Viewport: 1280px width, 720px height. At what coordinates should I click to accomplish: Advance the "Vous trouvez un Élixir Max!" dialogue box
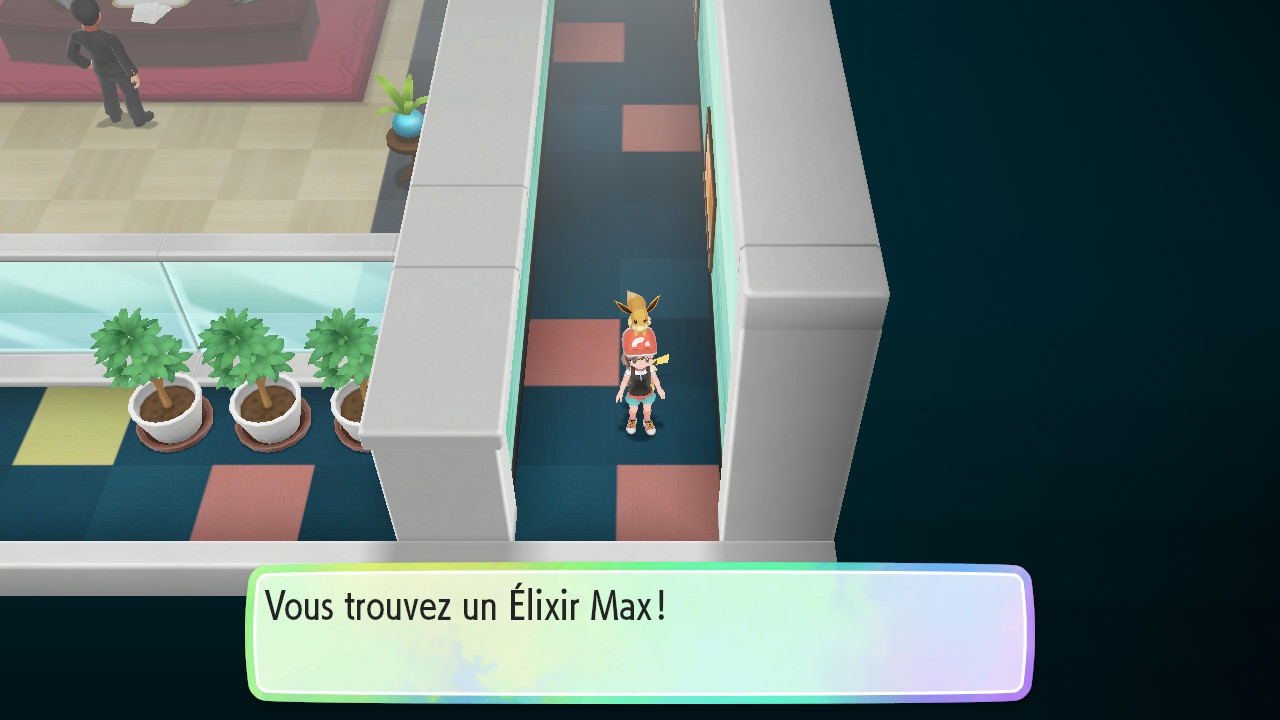[x=640, y=632]
